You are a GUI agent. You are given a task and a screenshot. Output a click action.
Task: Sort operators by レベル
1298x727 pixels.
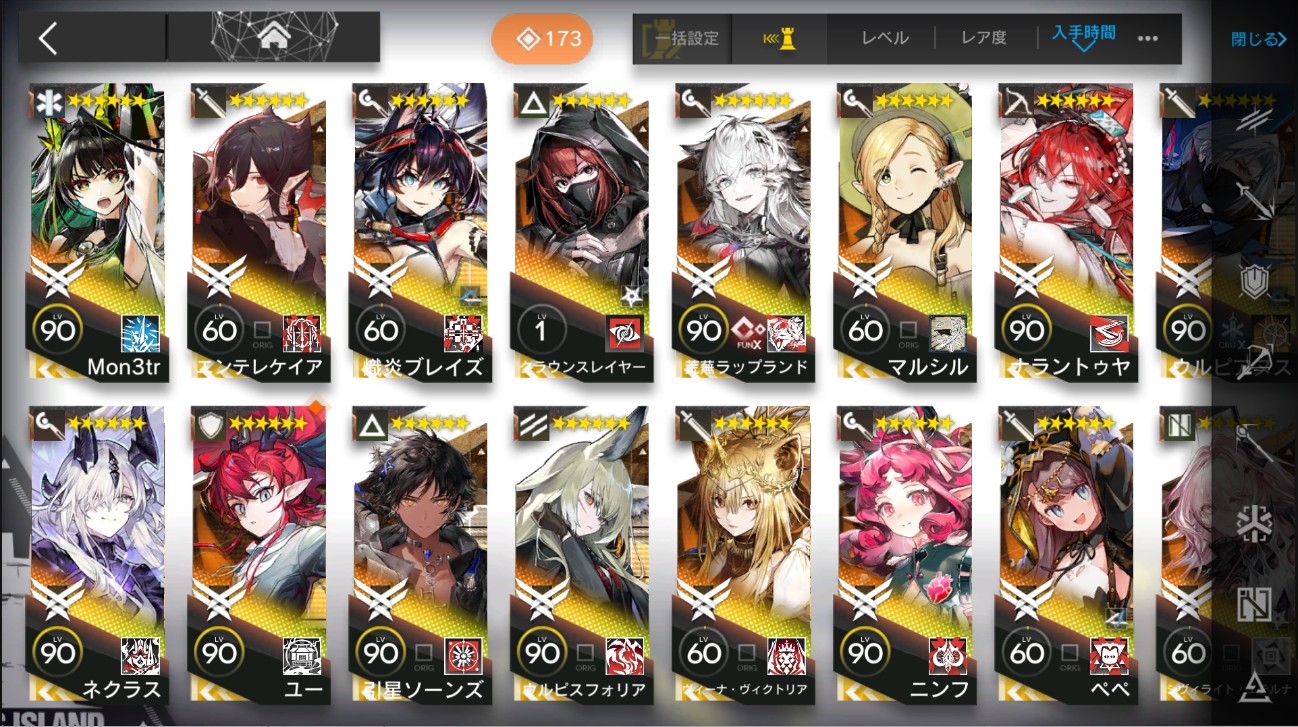[885, 38]
